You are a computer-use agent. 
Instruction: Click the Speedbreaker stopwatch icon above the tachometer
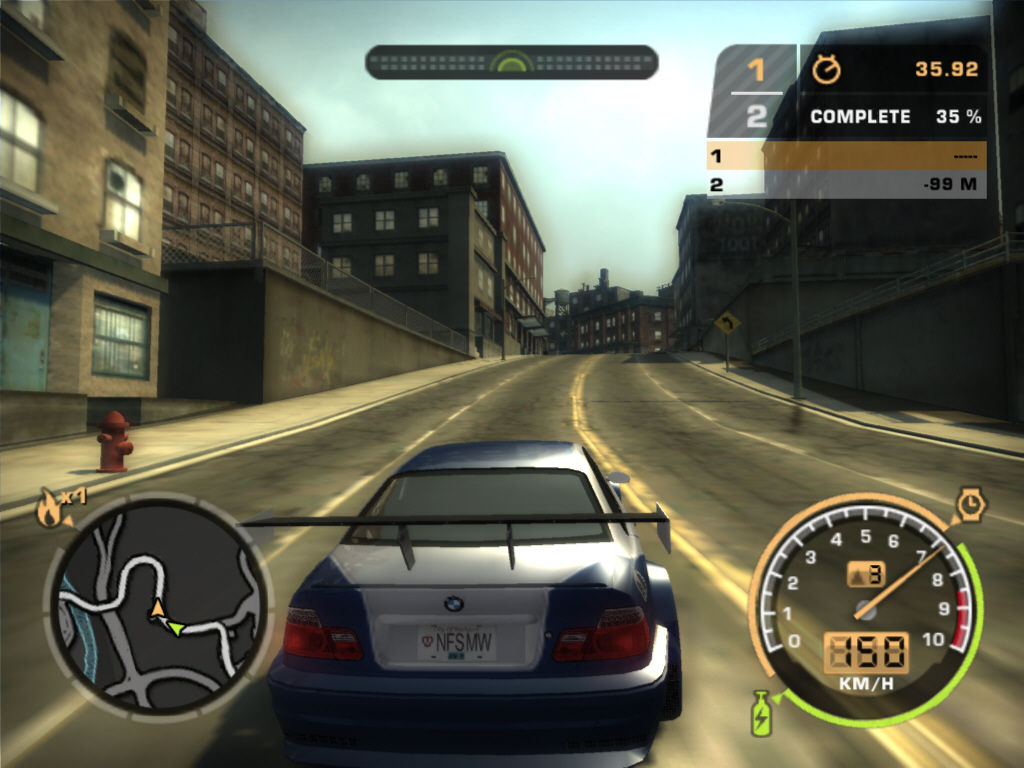point(970,505)
